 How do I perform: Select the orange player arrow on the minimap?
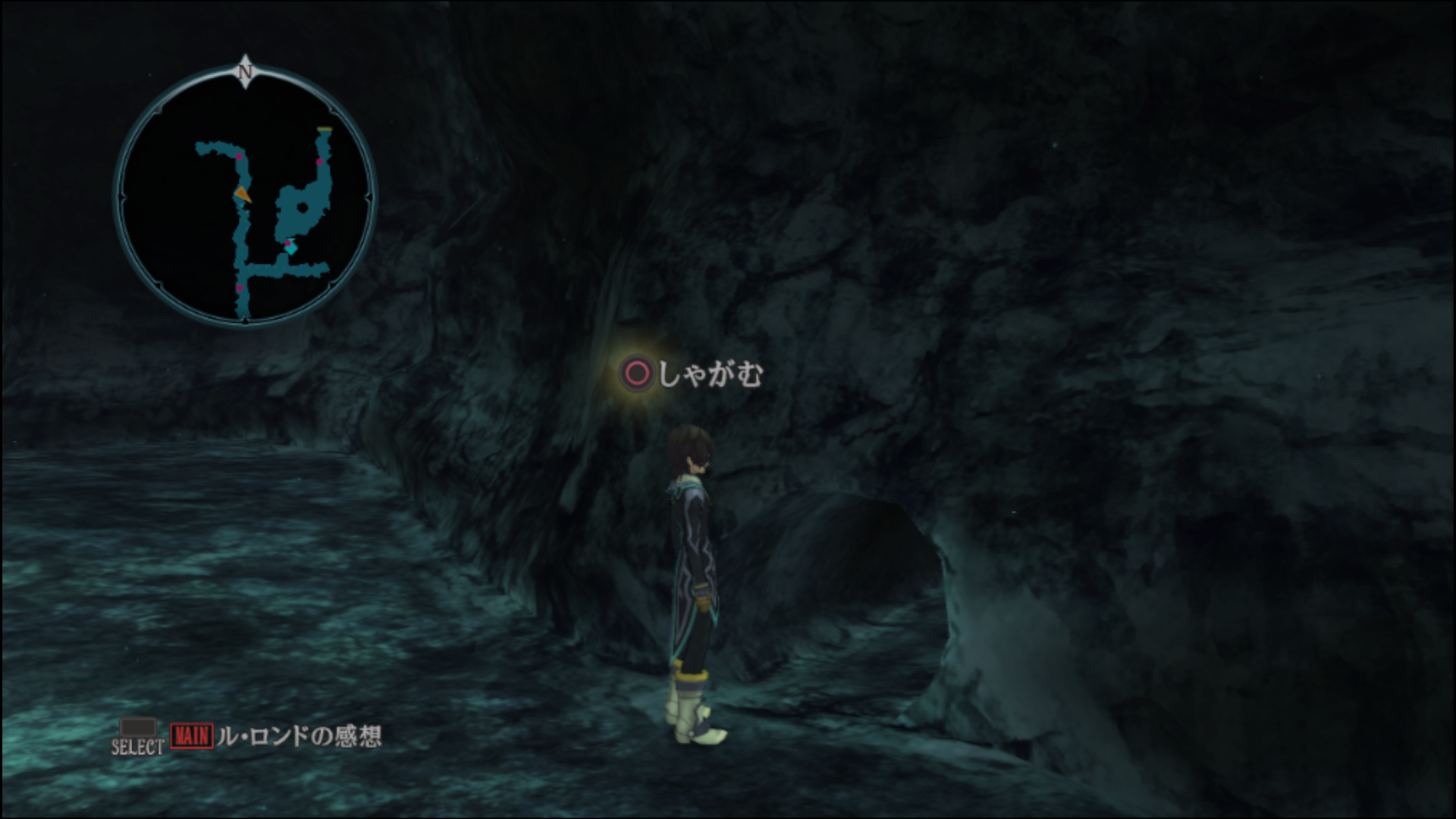242,194
